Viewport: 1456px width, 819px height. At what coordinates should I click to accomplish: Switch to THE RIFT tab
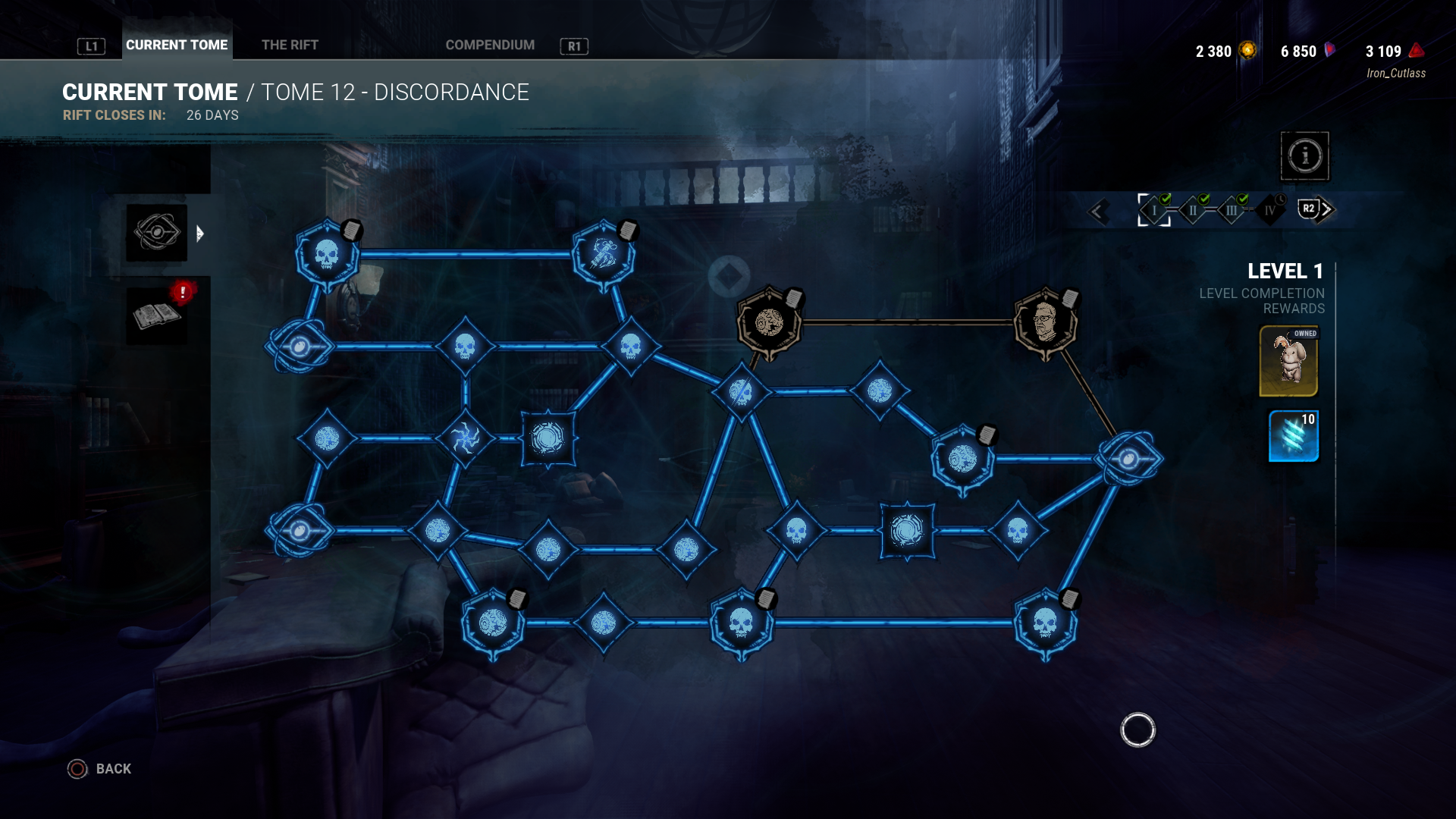pos(290,45)
